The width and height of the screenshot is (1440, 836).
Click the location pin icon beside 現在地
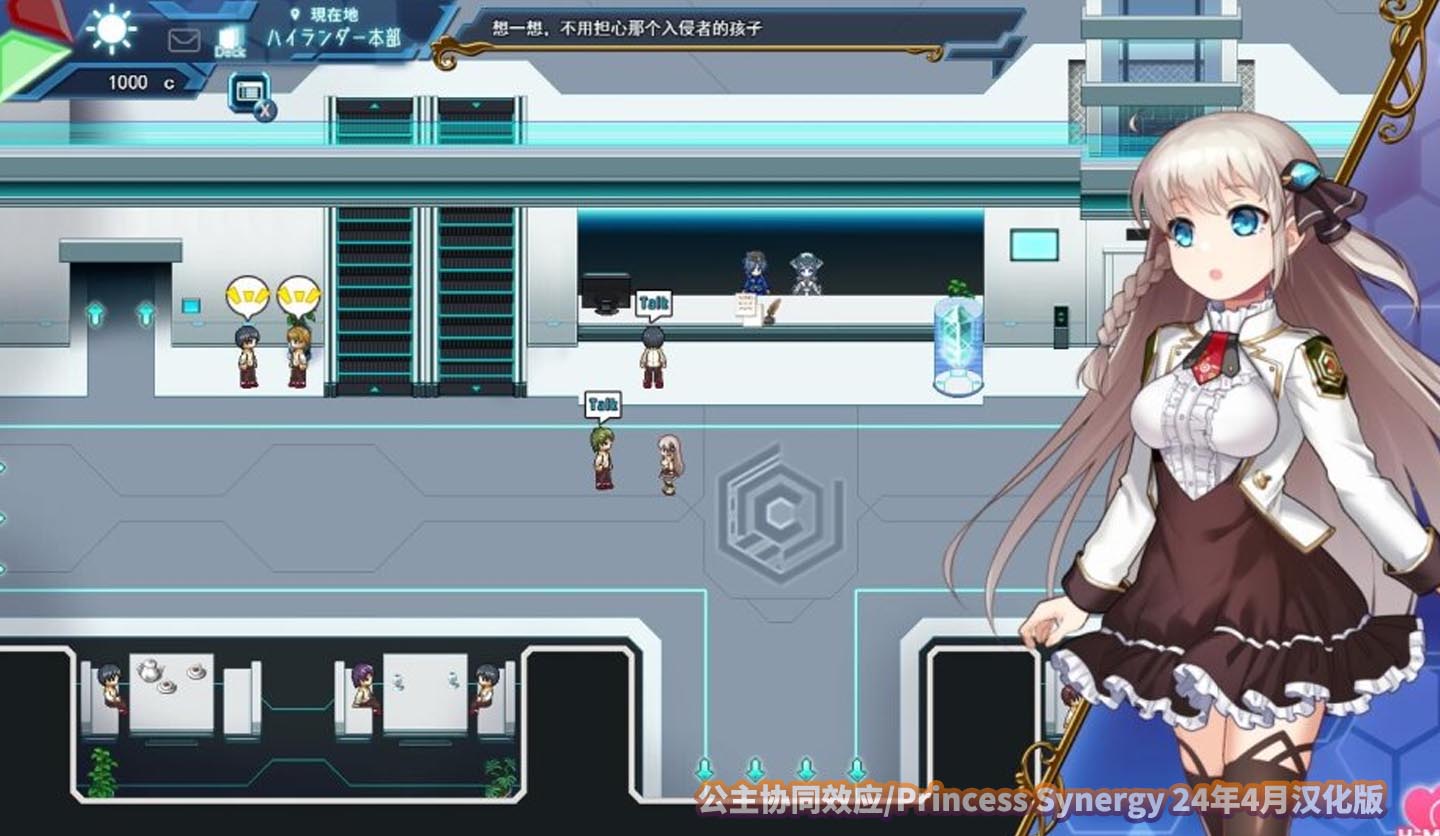coord(295,14)
